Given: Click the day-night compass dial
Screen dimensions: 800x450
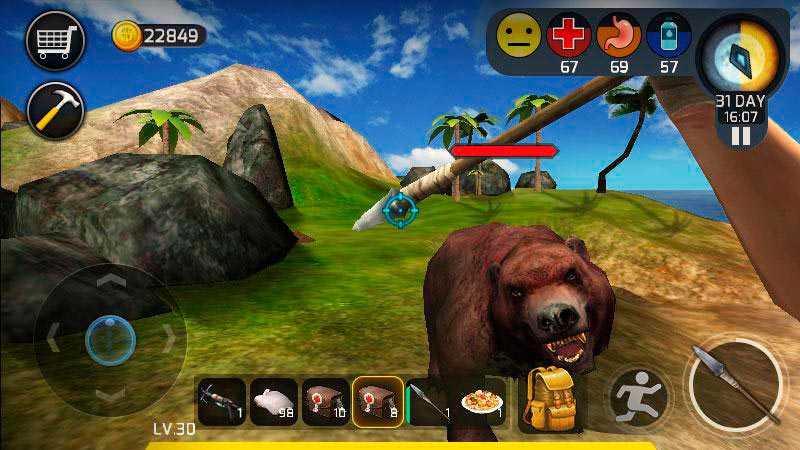Looking at the screenshot, I should [x=741, y=58].
